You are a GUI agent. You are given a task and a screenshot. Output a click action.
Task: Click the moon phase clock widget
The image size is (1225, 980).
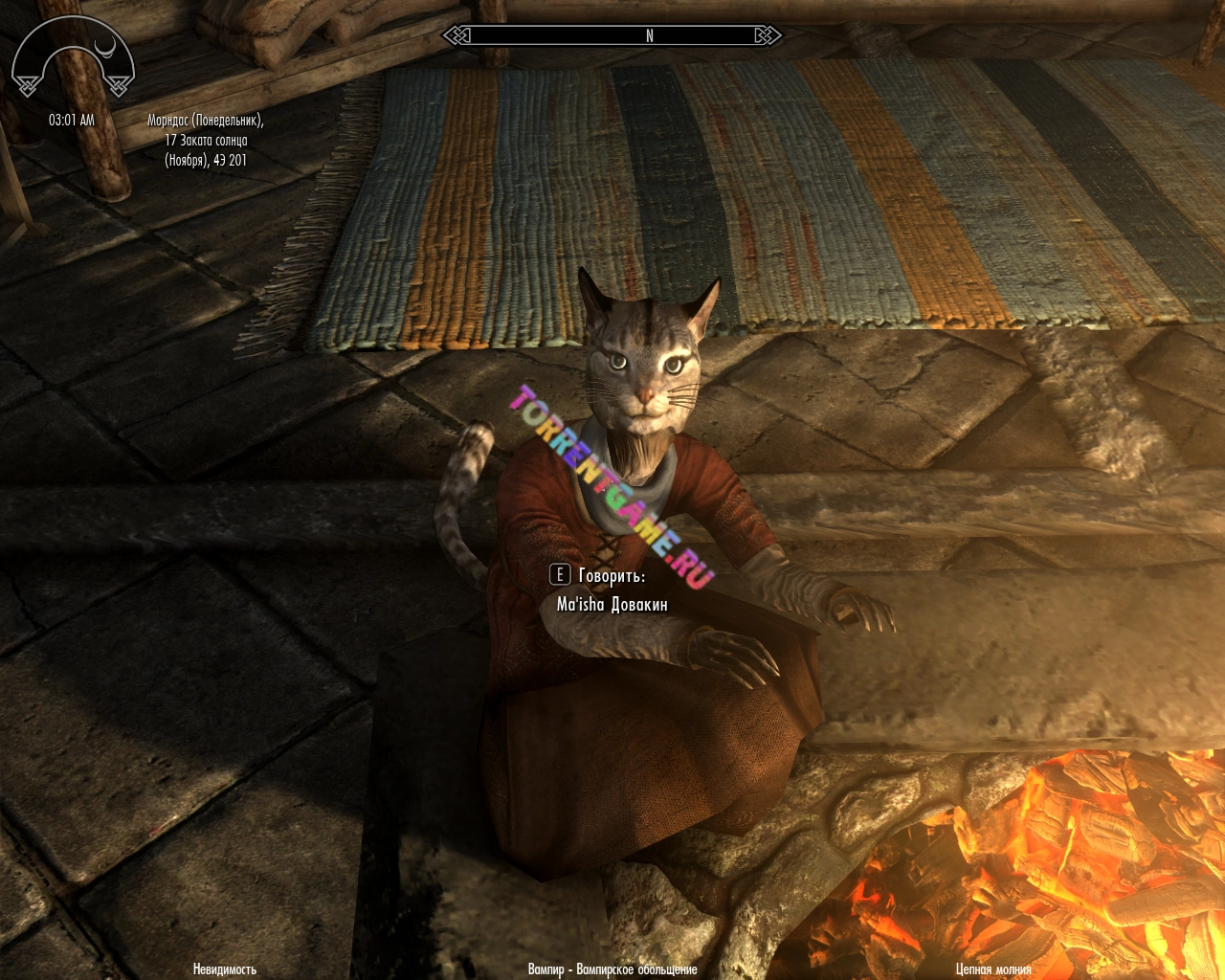pos(73,59)
